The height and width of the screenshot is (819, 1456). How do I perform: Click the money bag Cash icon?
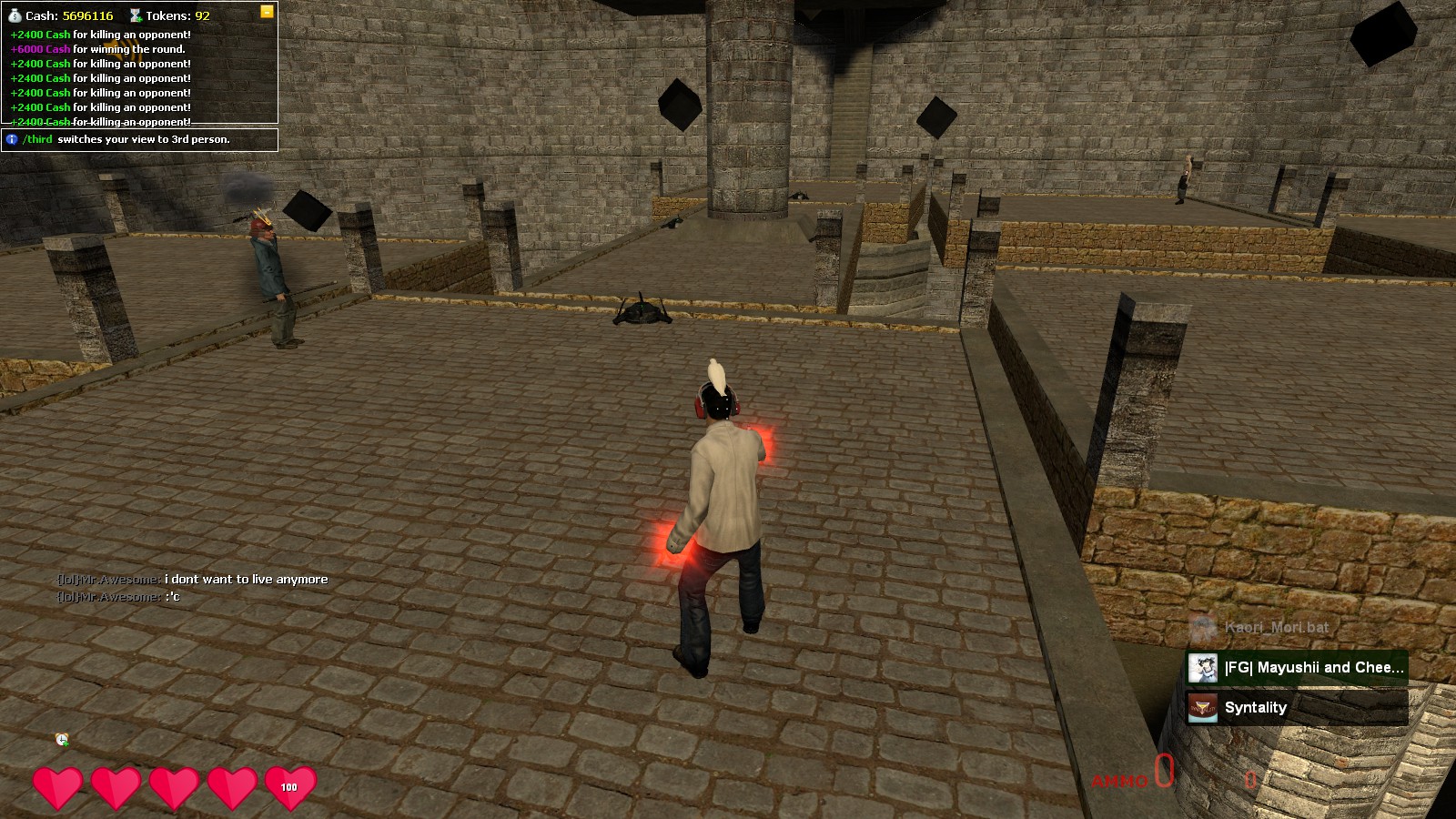(x=15, y=15)
